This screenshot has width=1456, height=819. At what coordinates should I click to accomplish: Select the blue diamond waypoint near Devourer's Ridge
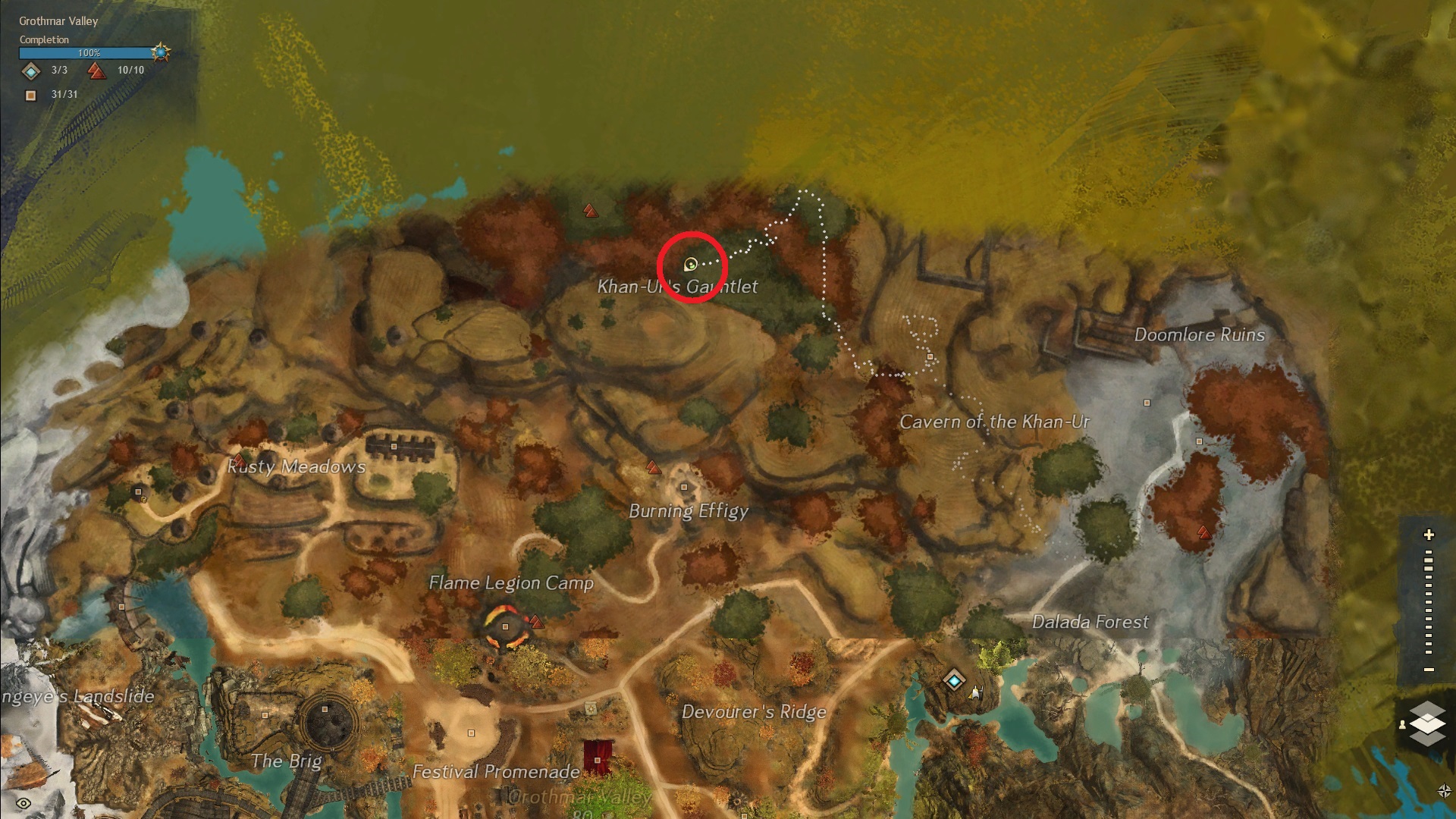point(954,680)
